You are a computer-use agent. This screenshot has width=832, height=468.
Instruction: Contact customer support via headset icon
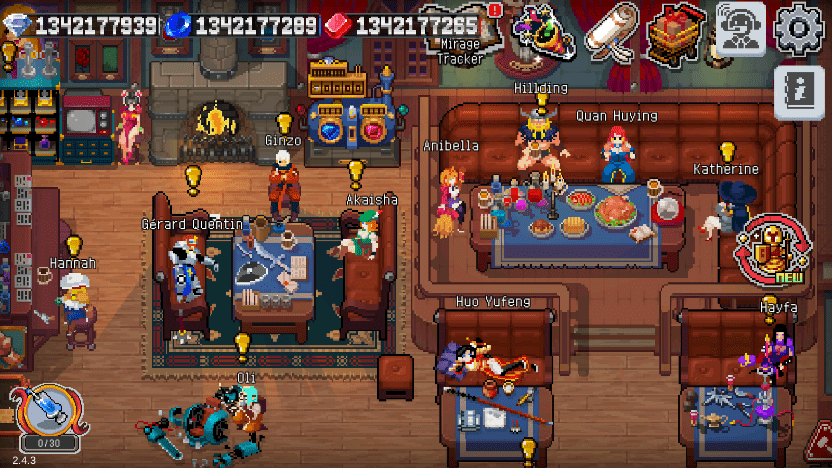741,29
